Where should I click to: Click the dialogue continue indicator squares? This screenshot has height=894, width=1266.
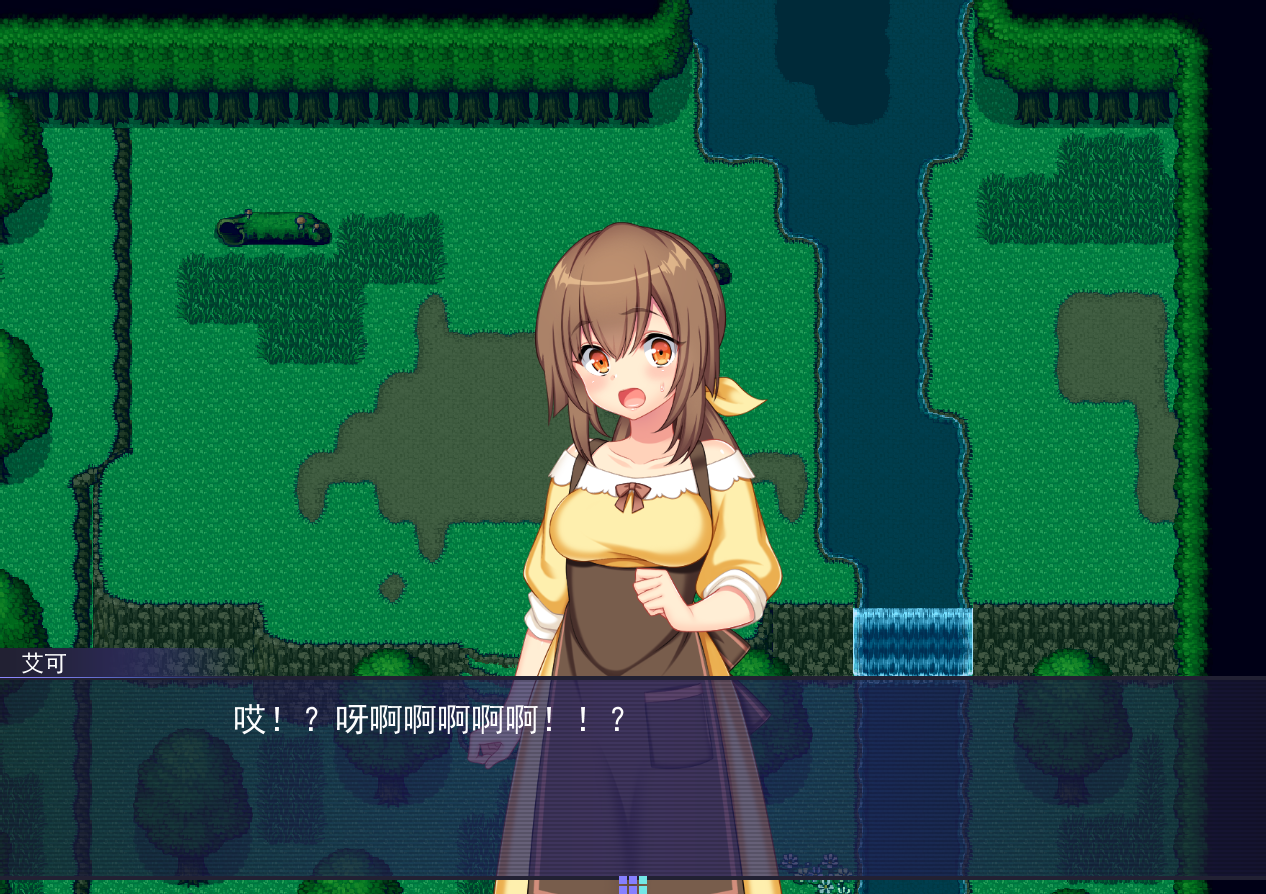point(632,884)
